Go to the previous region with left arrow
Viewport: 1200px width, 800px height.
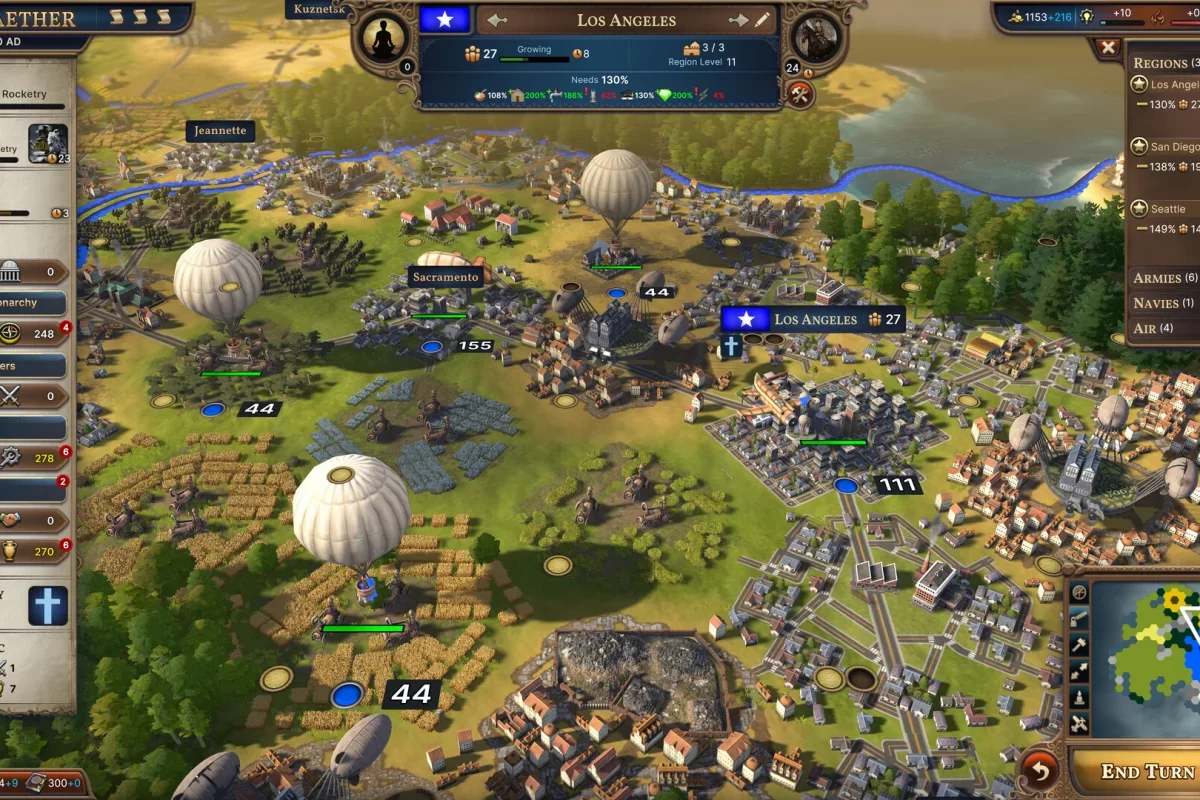tap(497, 20)
